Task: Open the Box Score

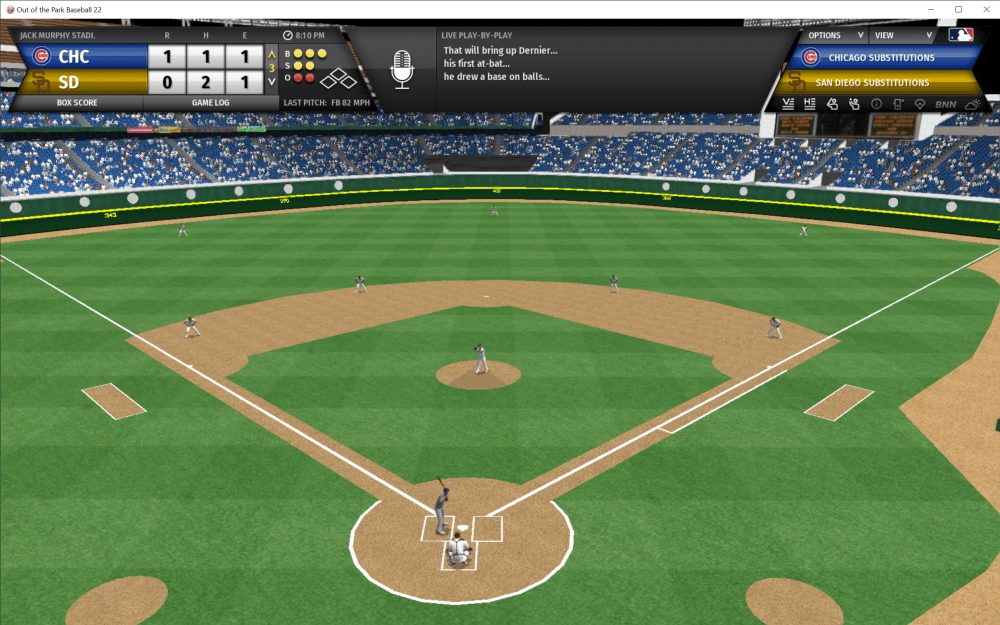Action: click(77, 102)
